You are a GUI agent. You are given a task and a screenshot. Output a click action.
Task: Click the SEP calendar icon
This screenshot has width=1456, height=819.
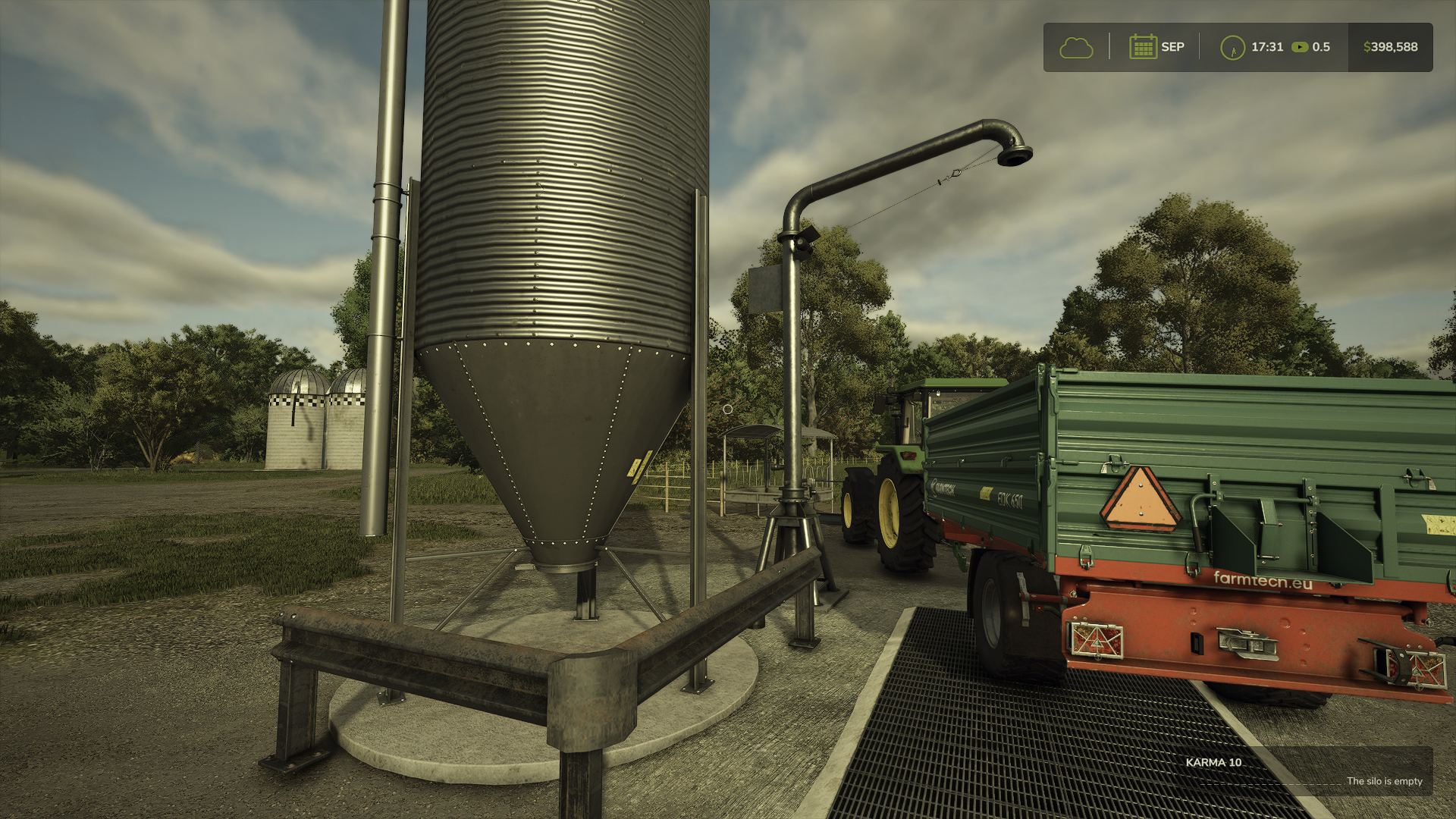1142,47
